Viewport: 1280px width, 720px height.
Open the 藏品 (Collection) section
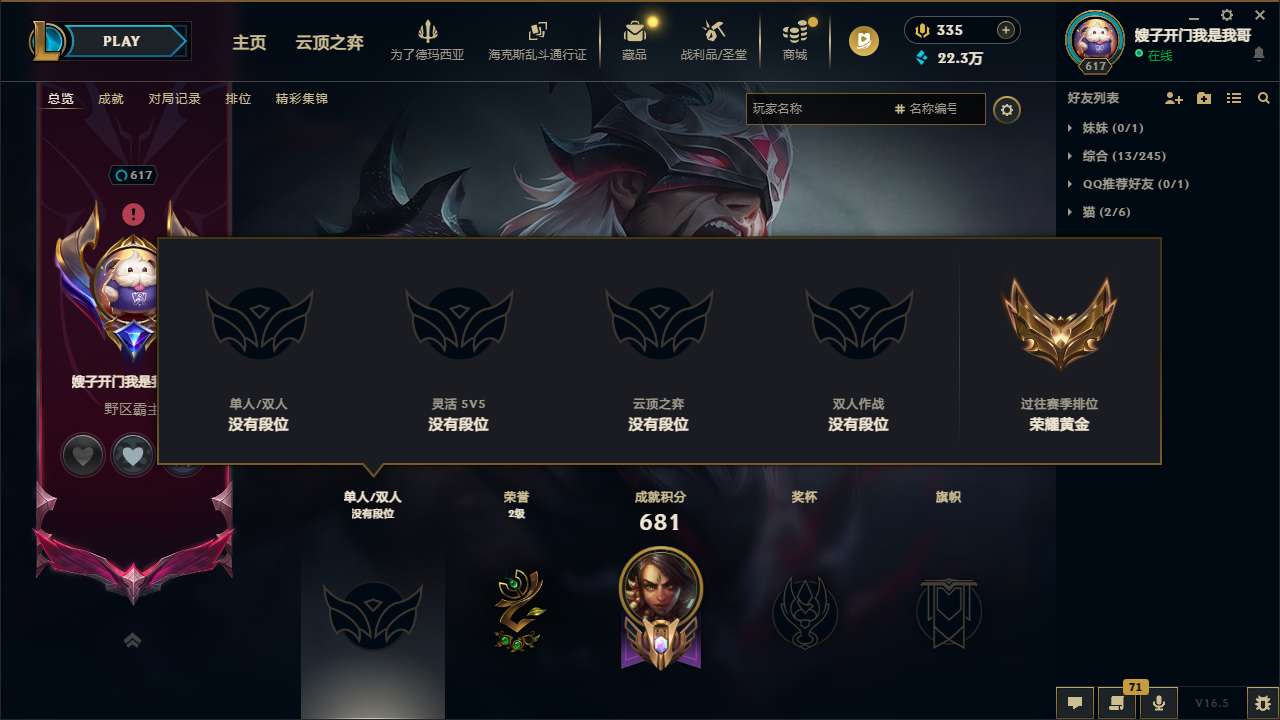point(635,40)
